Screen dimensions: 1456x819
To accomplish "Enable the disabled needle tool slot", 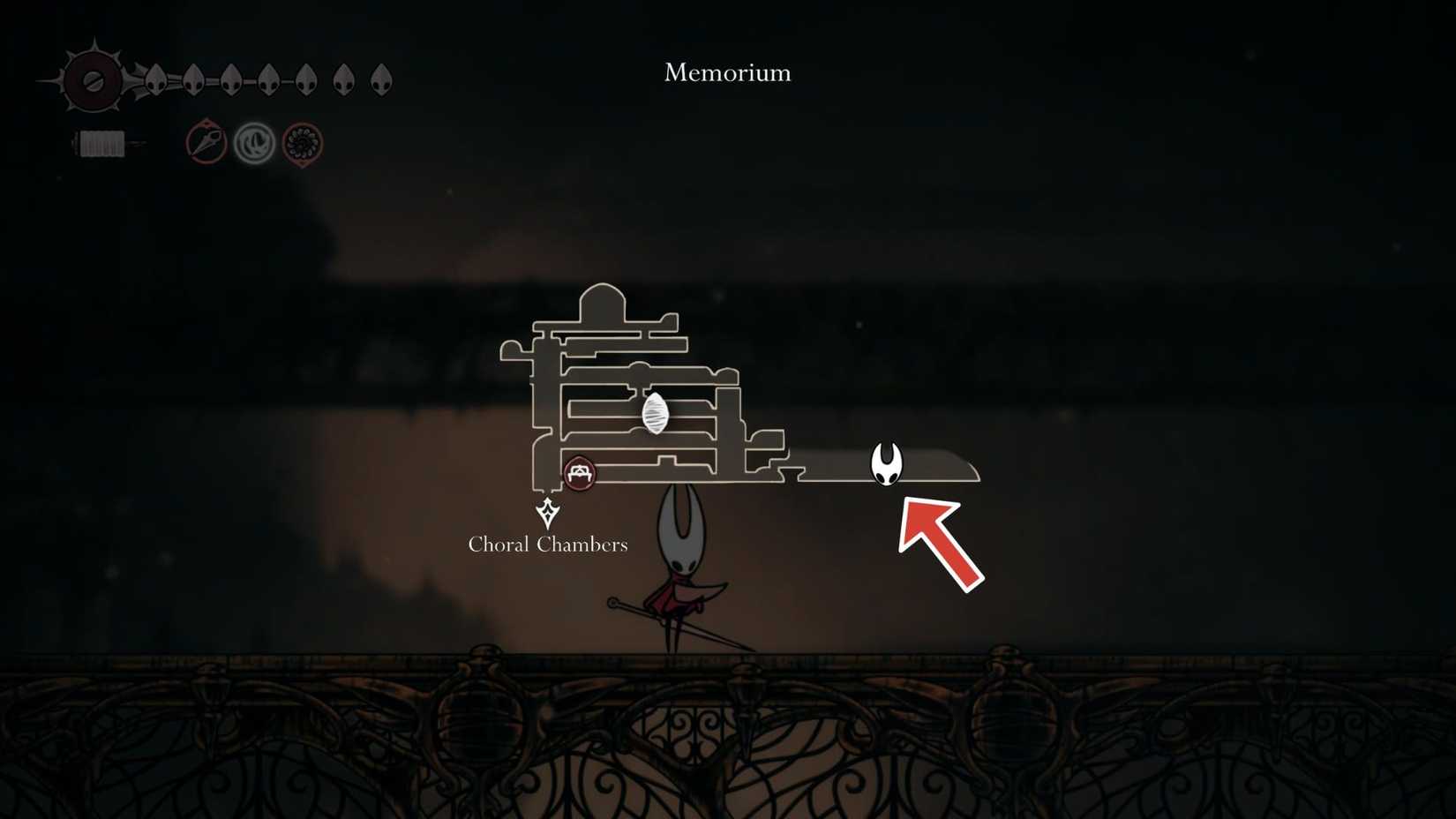I will pos(207,141).
